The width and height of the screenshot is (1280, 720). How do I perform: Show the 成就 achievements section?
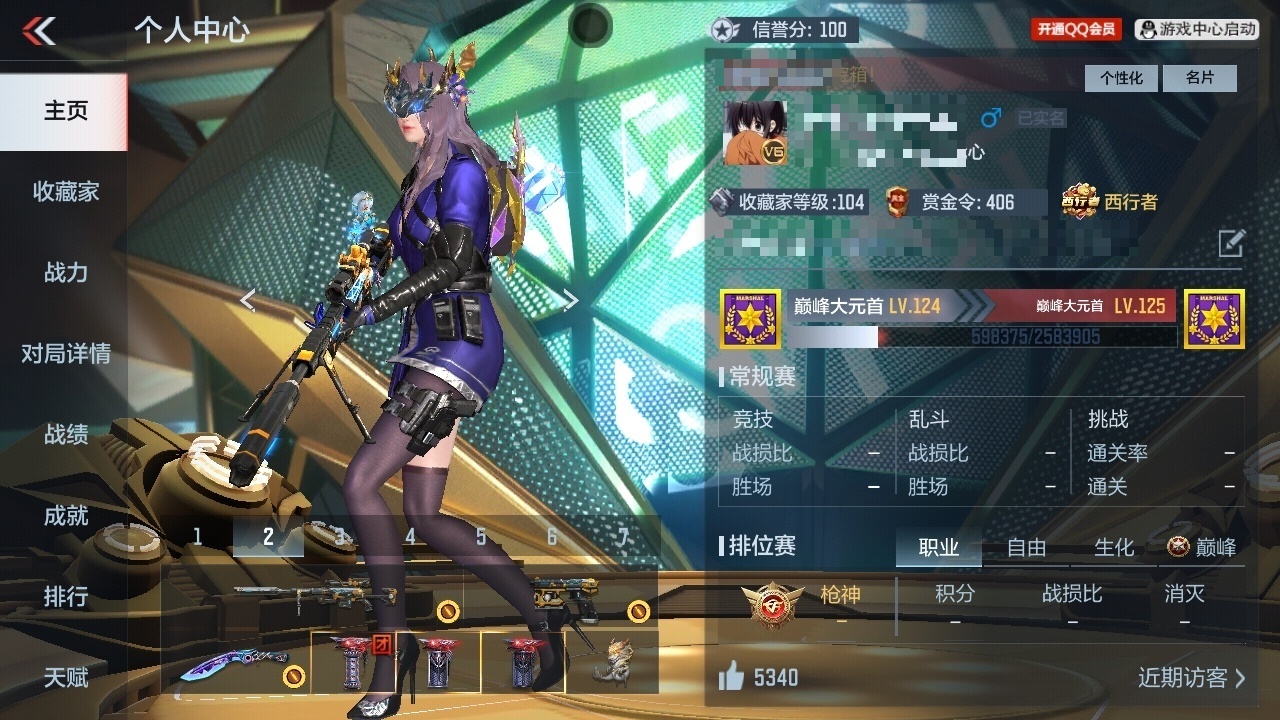pyautogui.click(x=65, y=515)
